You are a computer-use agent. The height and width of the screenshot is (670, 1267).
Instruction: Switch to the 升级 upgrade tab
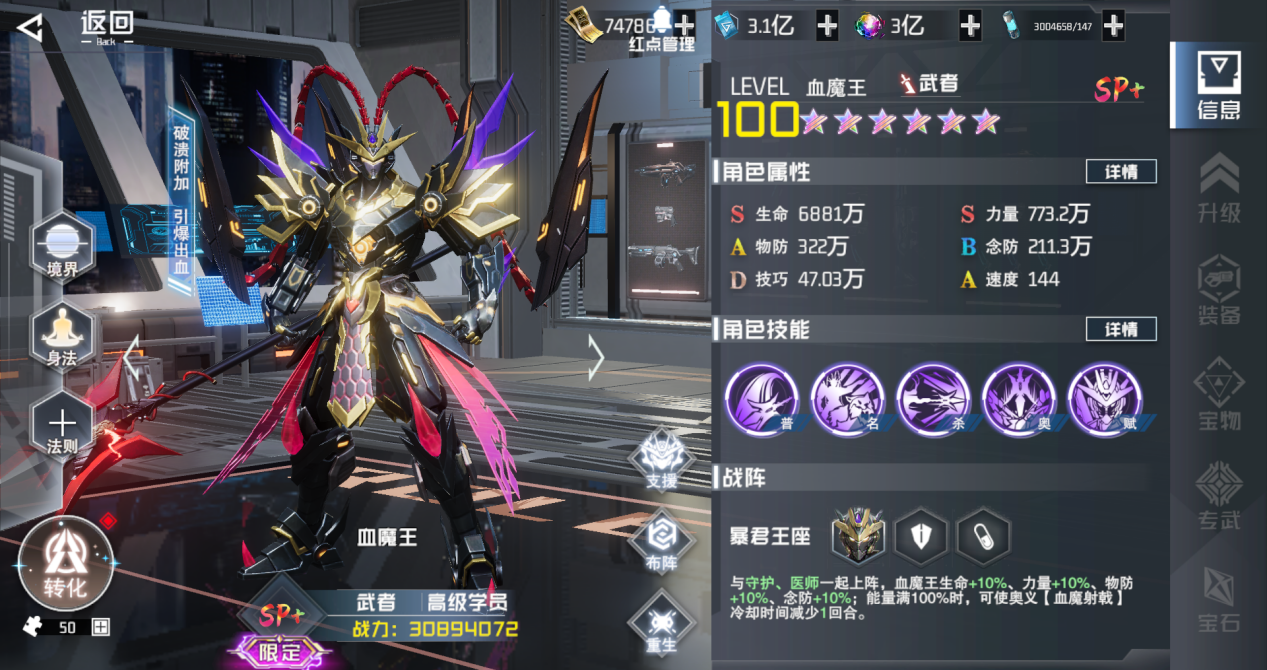(x=1219, y=187)
